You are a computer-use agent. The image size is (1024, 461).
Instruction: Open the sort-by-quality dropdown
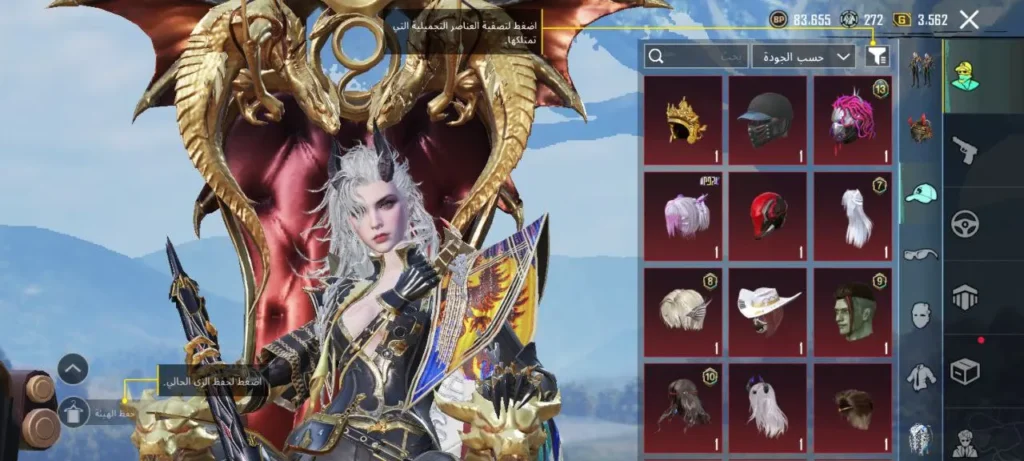[803, 57]
